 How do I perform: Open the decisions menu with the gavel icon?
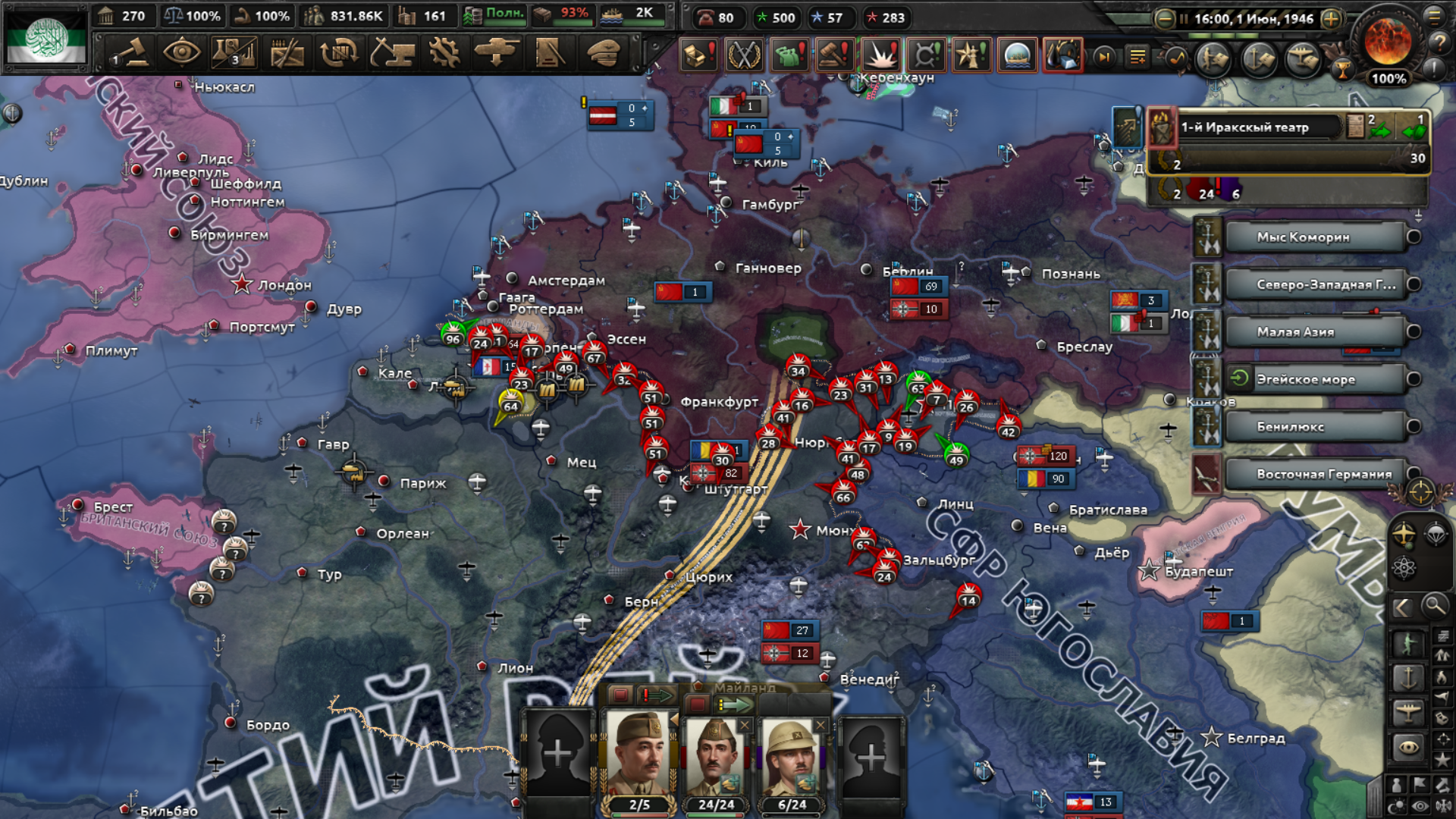[130, 53]
